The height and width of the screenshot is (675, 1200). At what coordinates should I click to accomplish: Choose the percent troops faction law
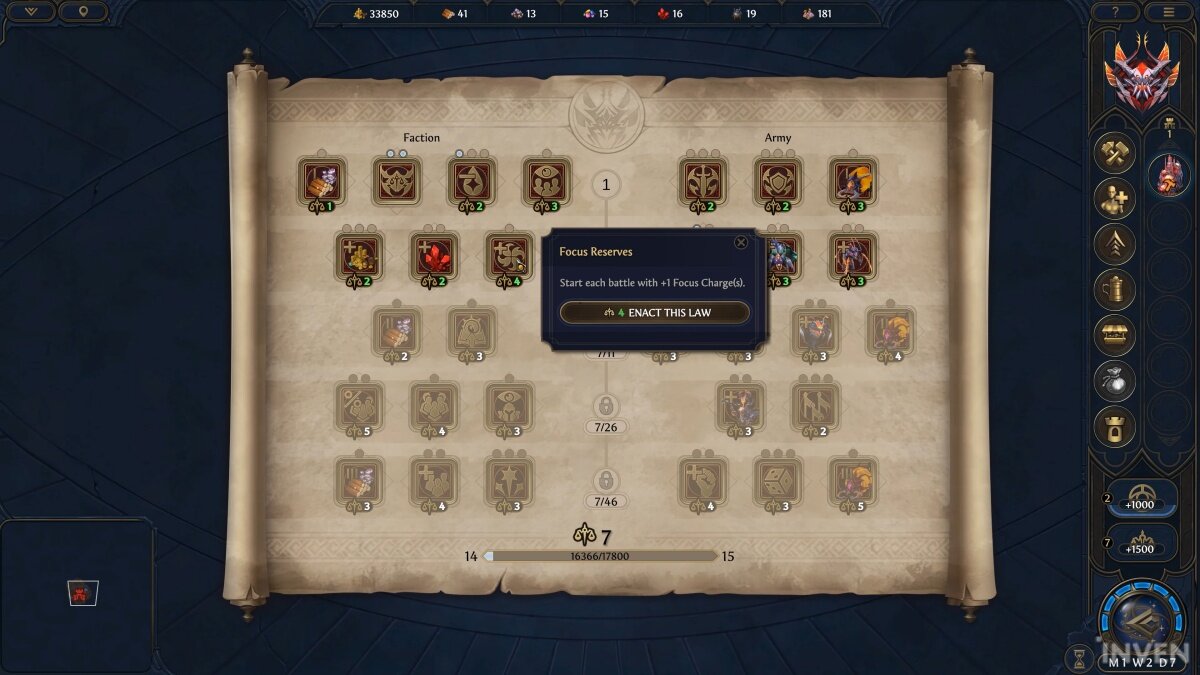point(359,406)
